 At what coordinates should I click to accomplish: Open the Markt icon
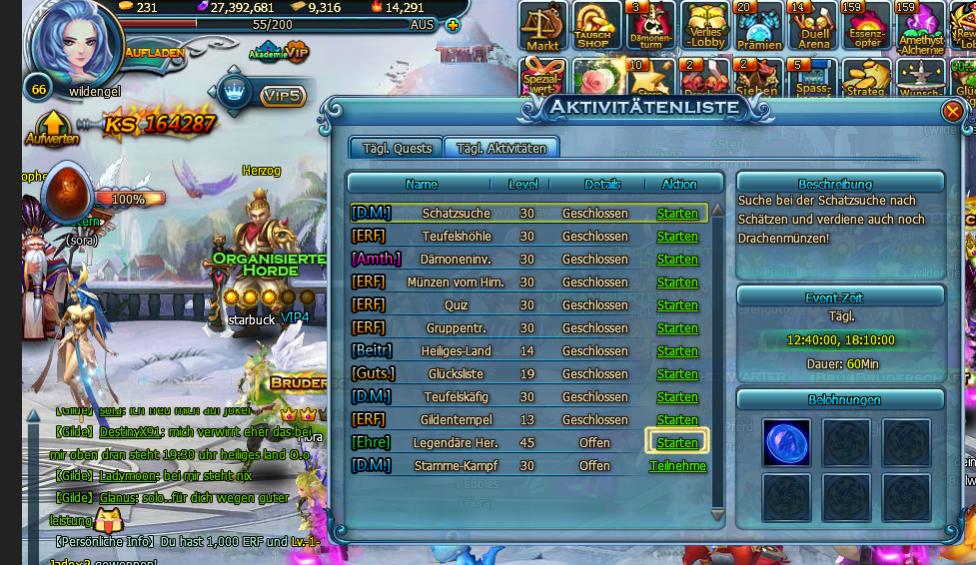point(543,27)
